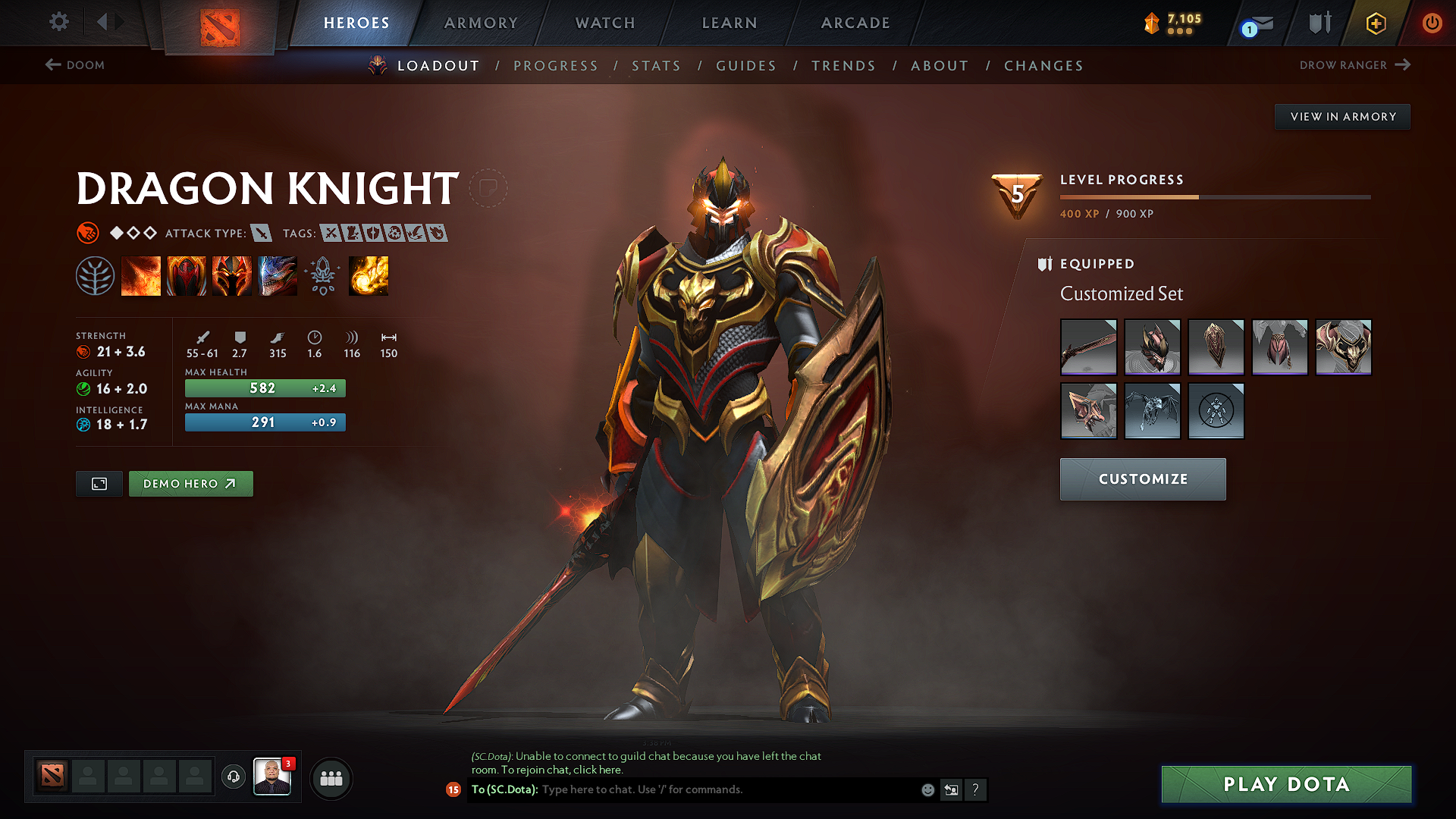The image size is (1456, 819).
Task: Click the melee attack type icon
Action: click(262, 234)
